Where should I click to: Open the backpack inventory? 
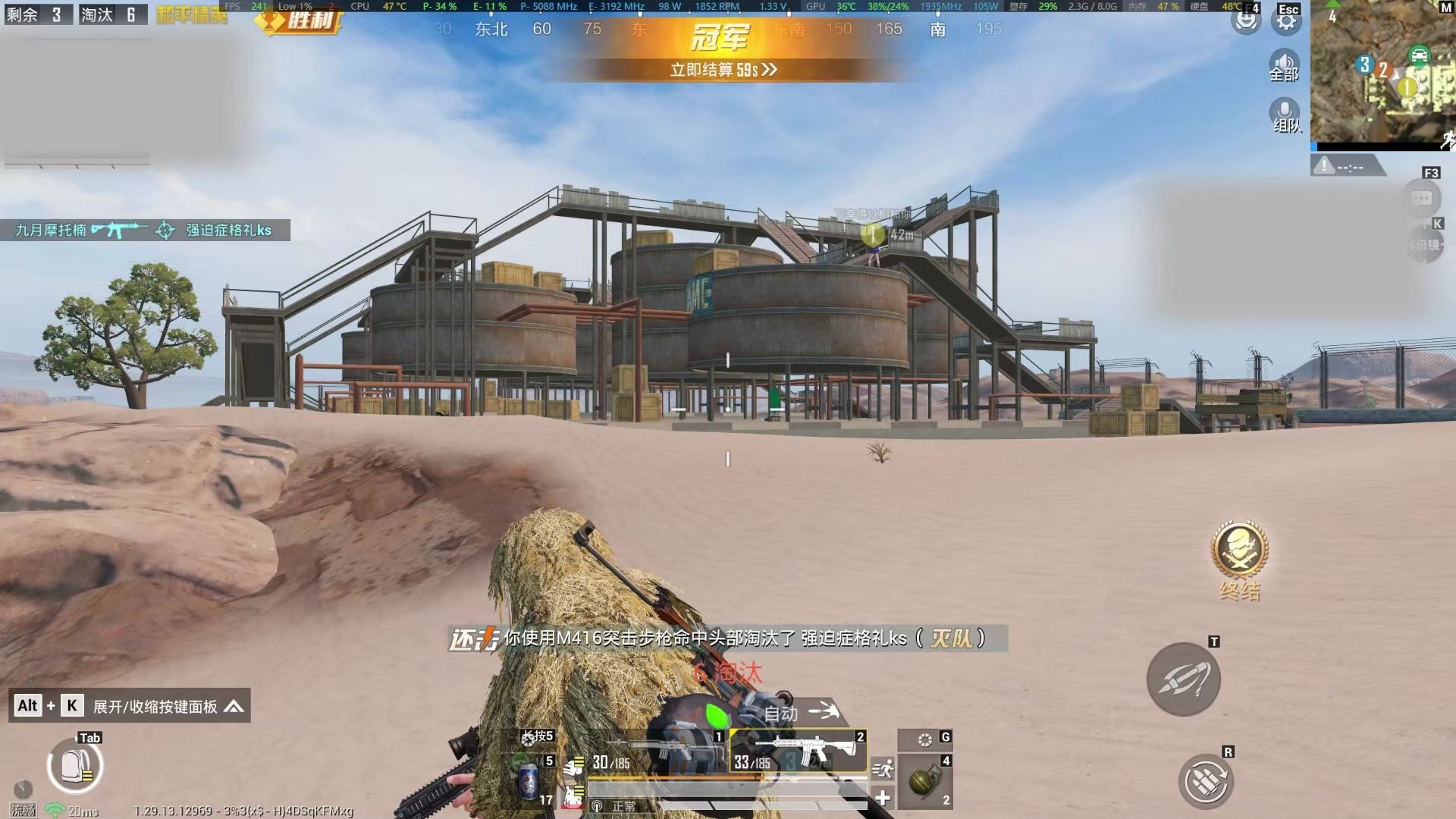[x=74, y=766]
